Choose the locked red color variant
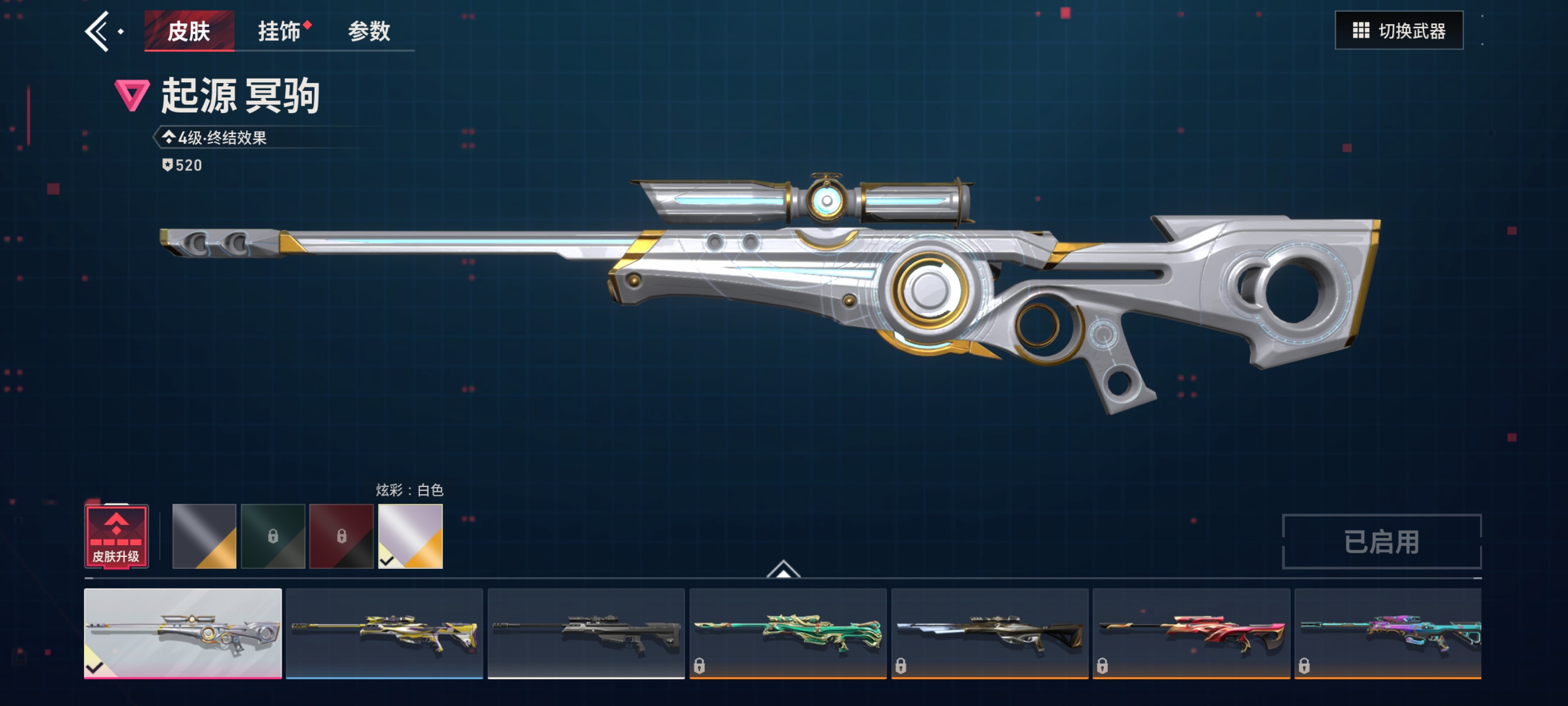The image size is (1568, 706). [342, 536]
